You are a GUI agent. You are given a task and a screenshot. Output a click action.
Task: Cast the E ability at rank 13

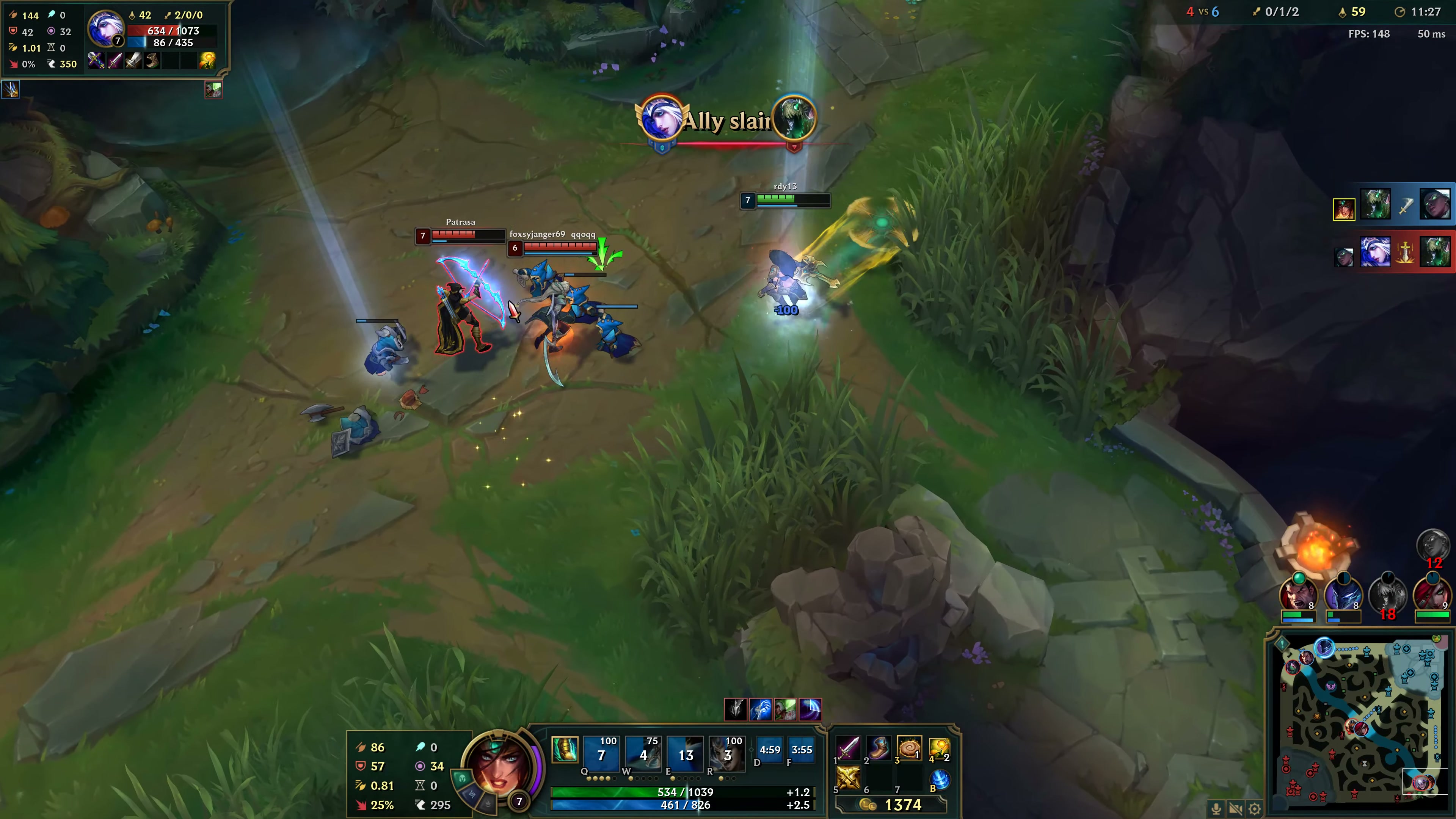click(x=686, y=755)
